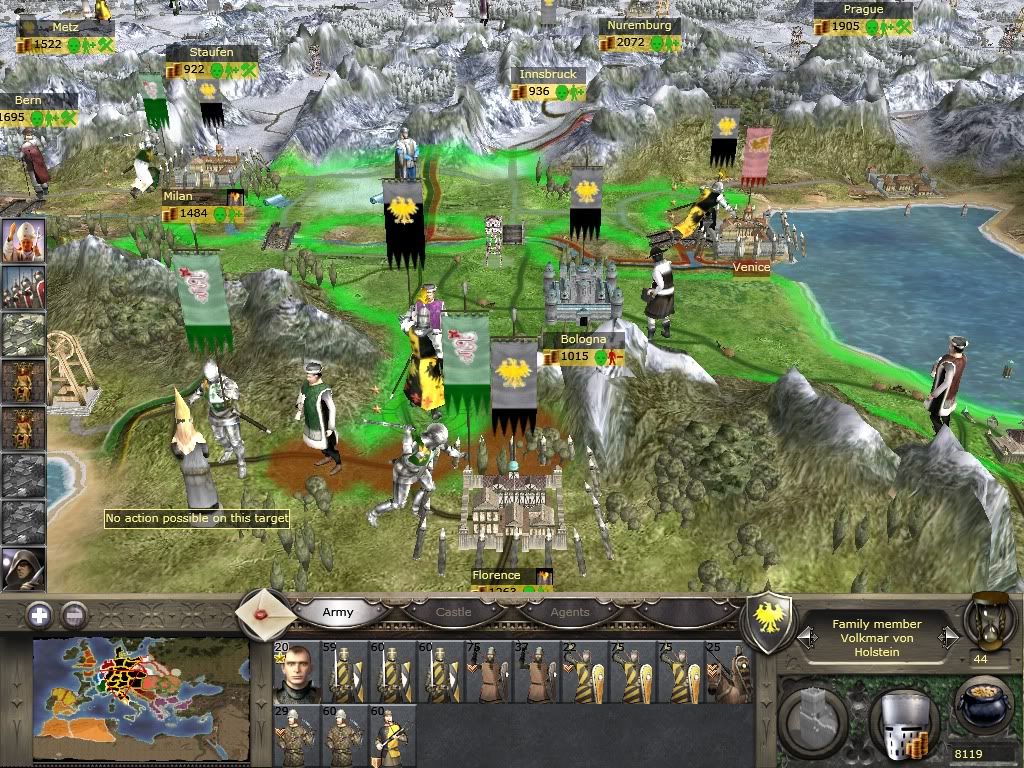Zoom out the minimap with minus button
Image resolution: width=1024 pixels, height=768 pixels.
coord(74,614)
